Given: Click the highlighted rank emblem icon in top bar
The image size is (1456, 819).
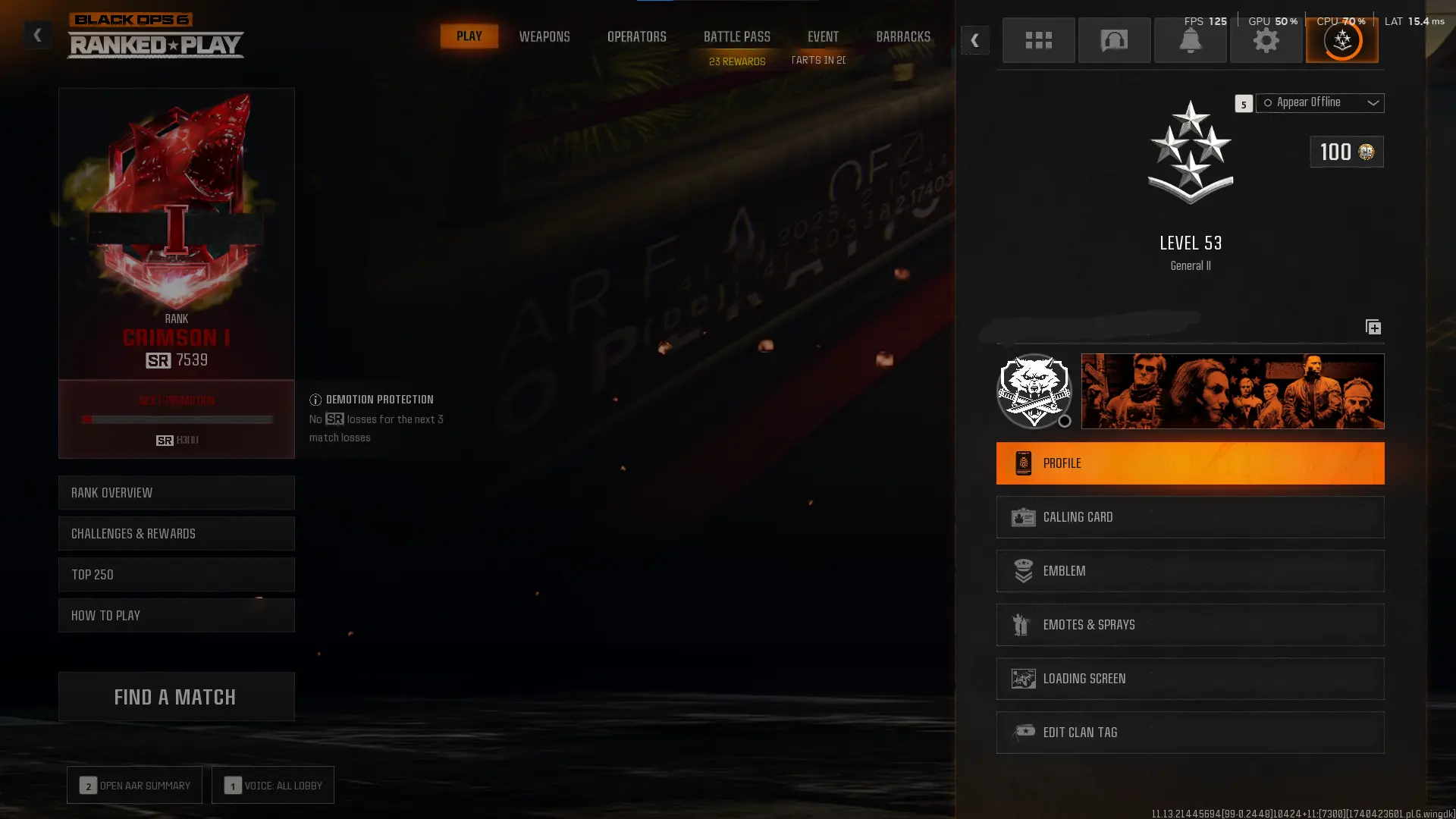Looking at the screenshot, I should [x=1341, y=40].
